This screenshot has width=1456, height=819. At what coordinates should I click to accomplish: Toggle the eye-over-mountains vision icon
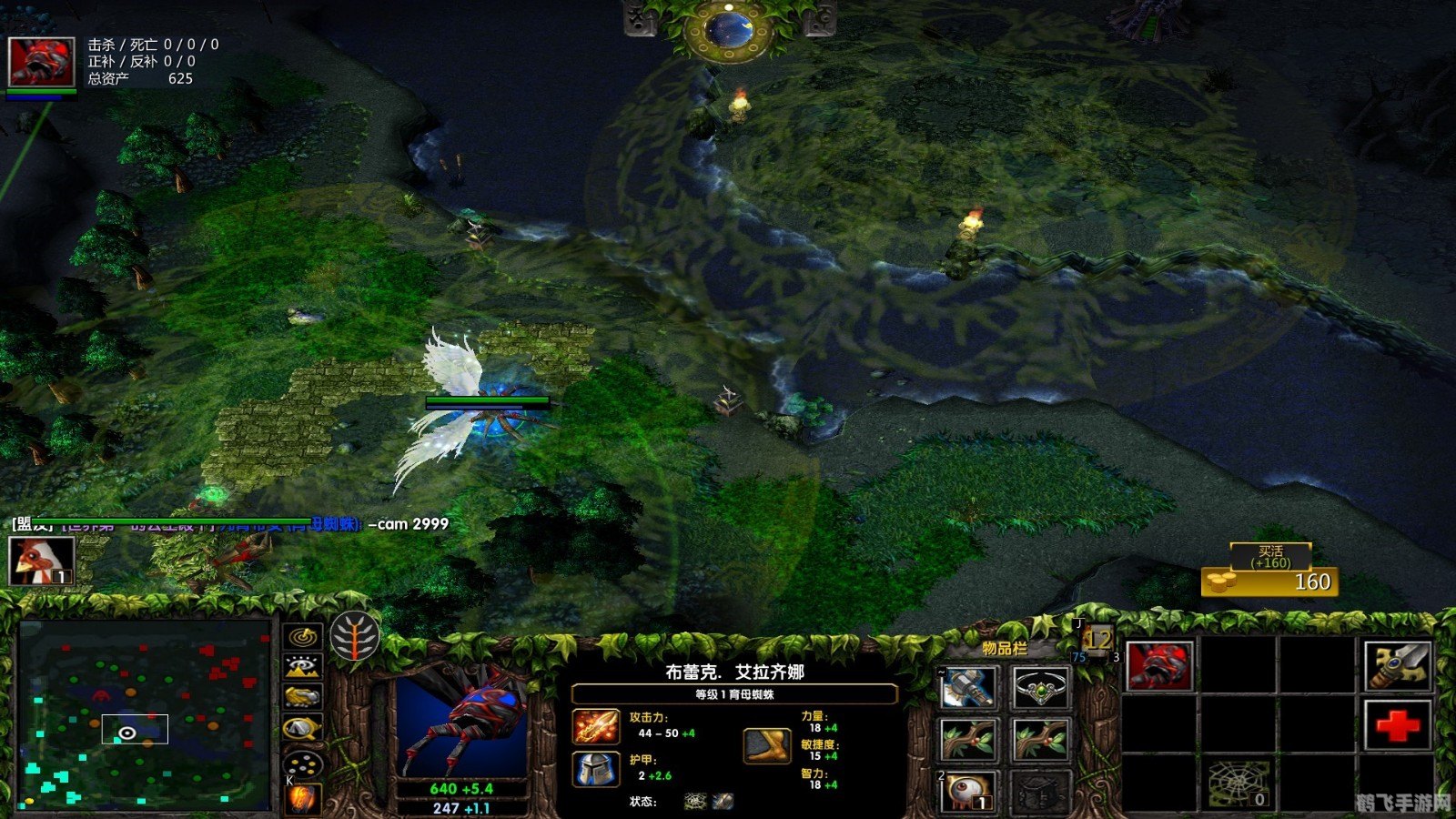[x=300, y=667]
